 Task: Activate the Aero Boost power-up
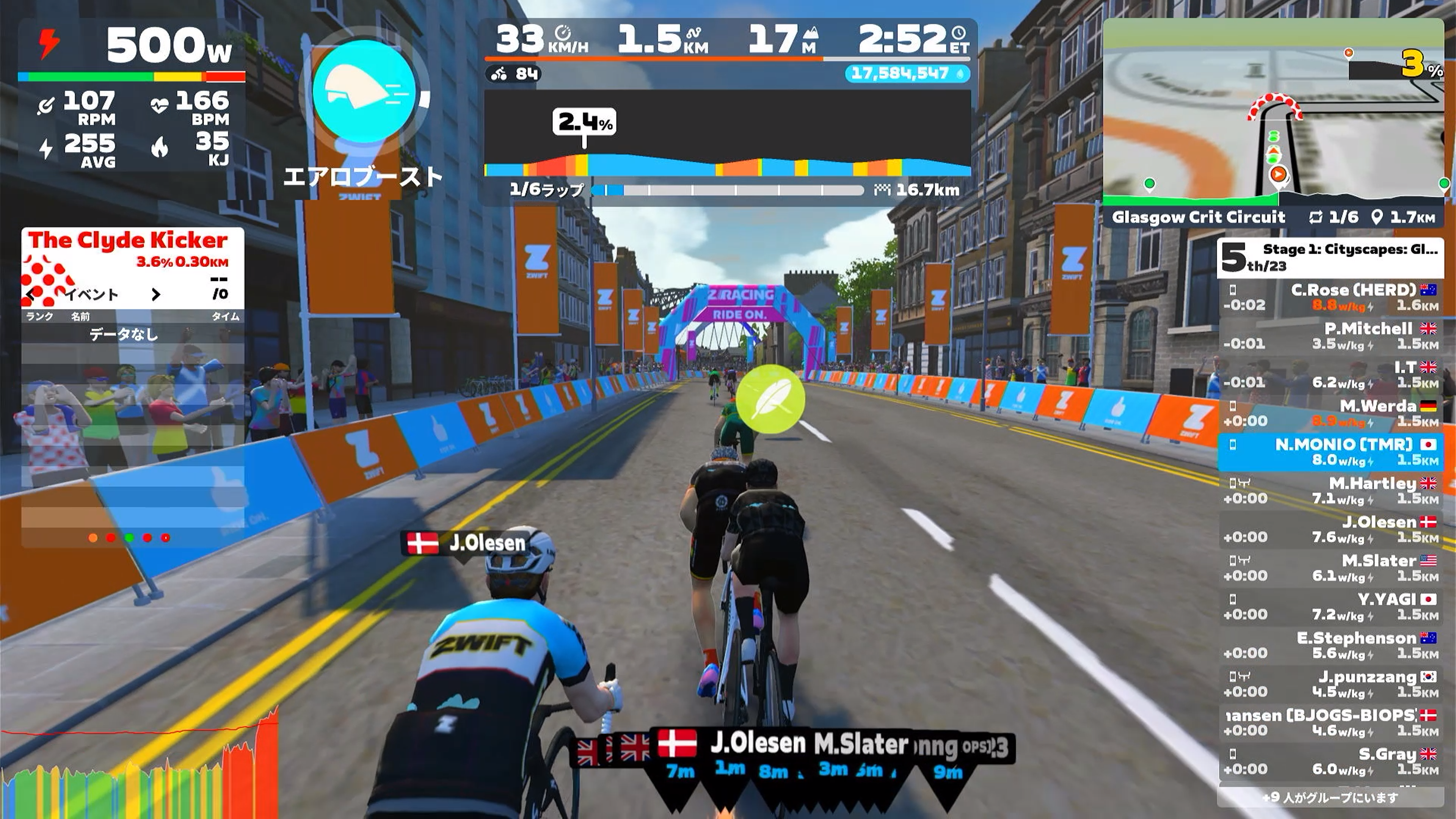pos(364,91)
